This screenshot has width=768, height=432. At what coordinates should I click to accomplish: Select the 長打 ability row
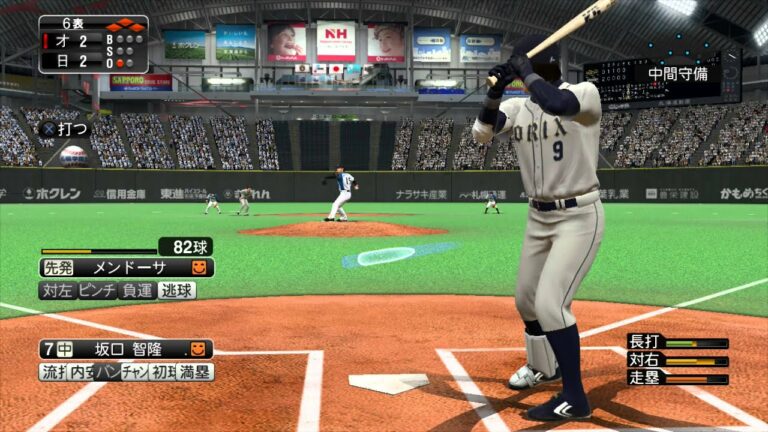click(x=677, y=343)
